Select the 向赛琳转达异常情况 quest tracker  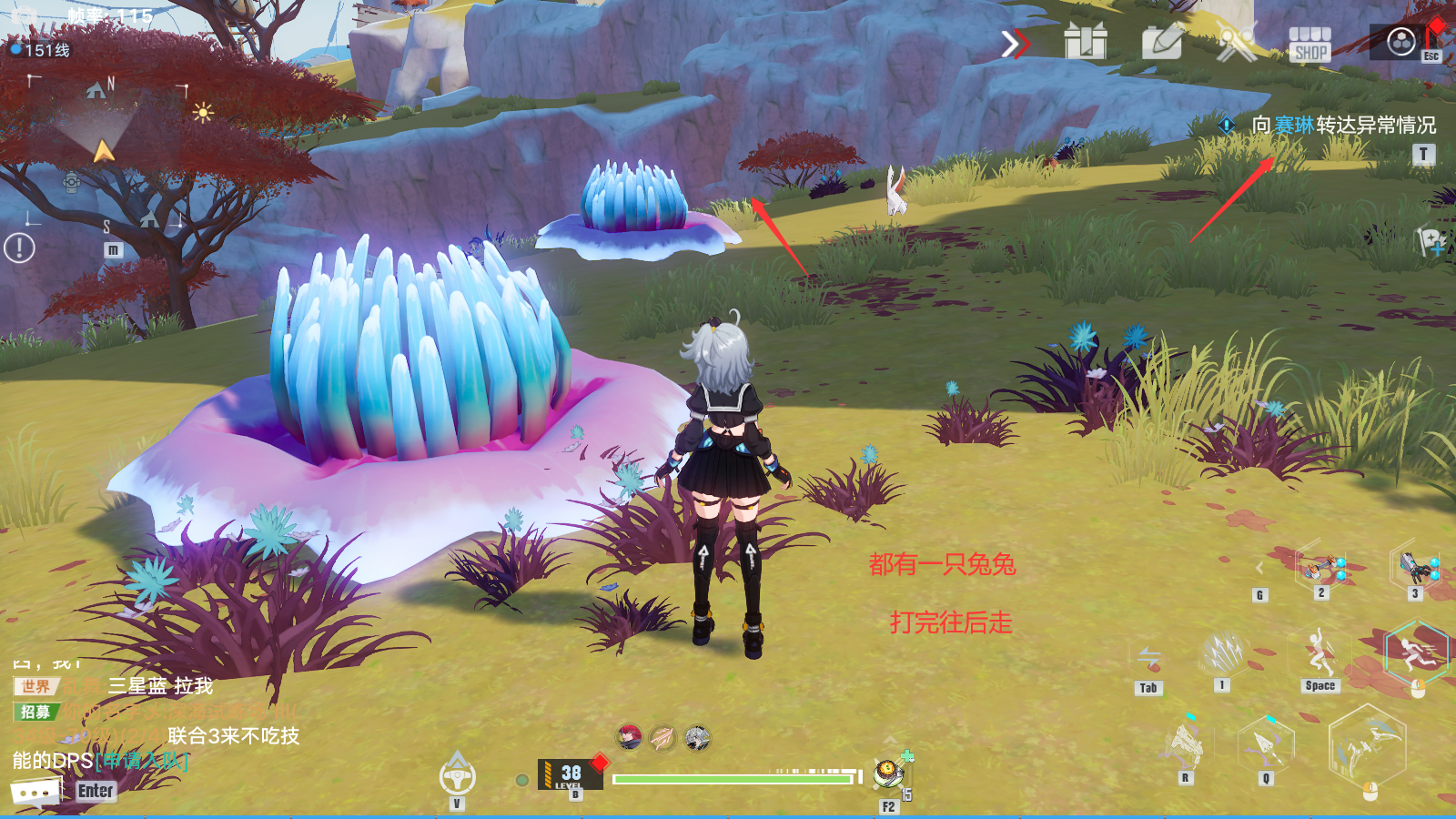click(x=1343, y=125)
